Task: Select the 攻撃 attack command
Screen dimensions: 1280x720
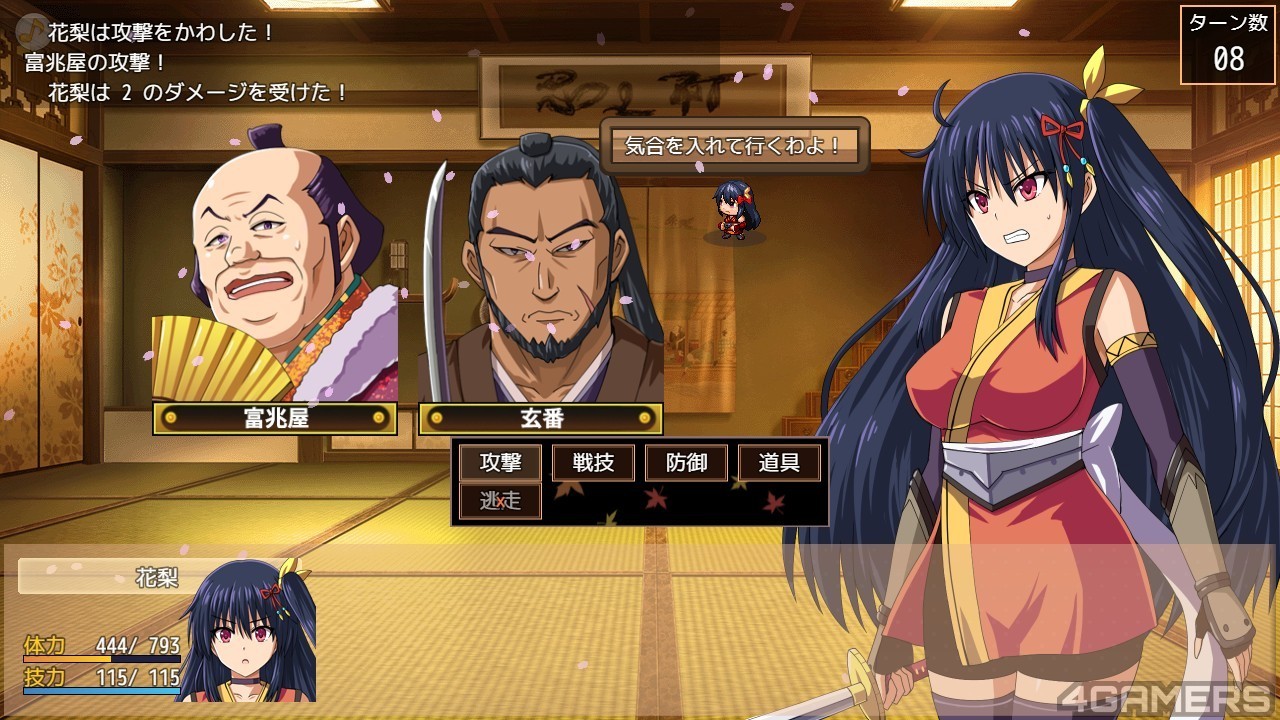Action: (500, 462)
